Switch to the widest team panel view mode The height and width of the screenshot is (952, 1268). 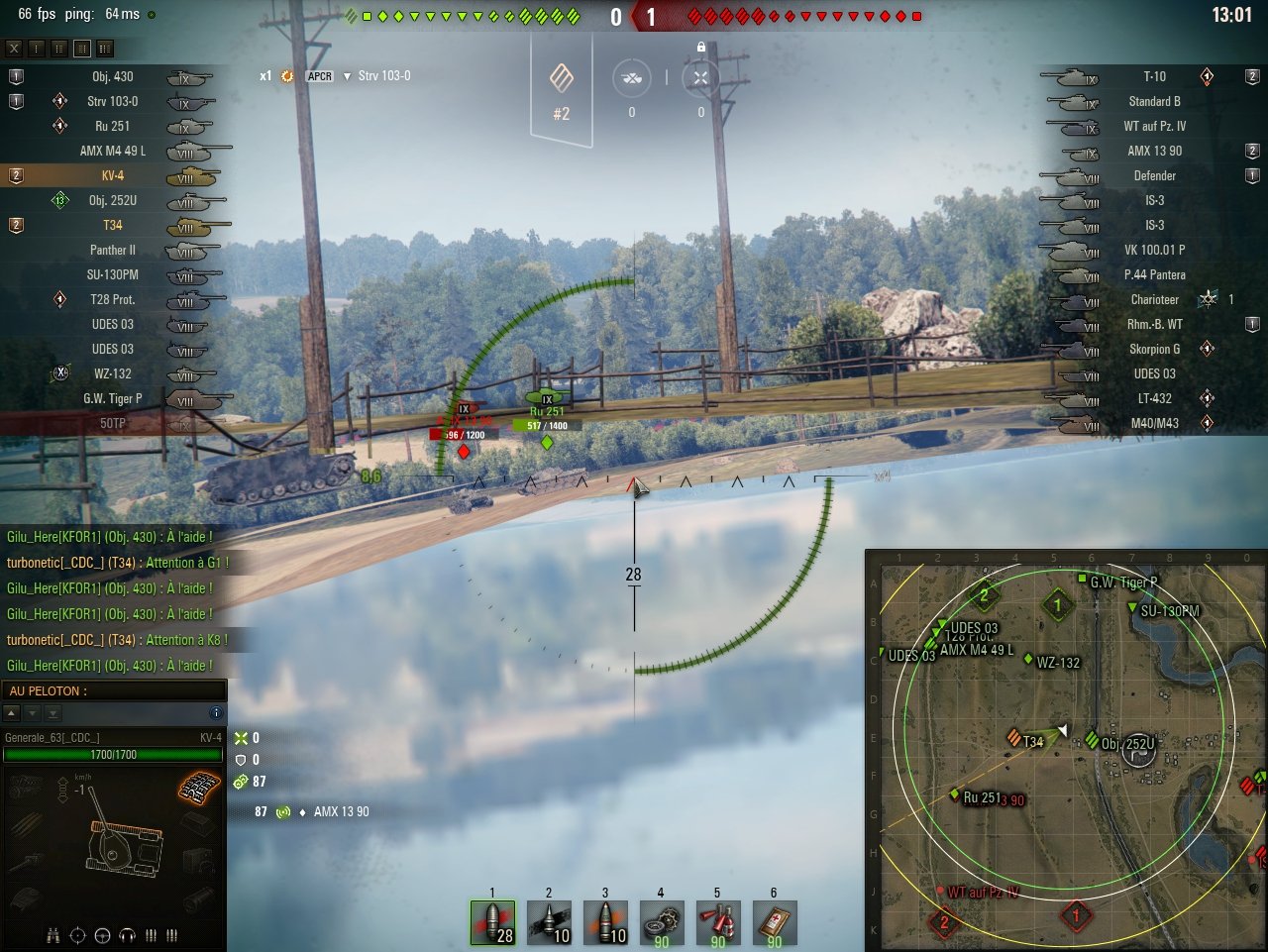coord(105,48)
